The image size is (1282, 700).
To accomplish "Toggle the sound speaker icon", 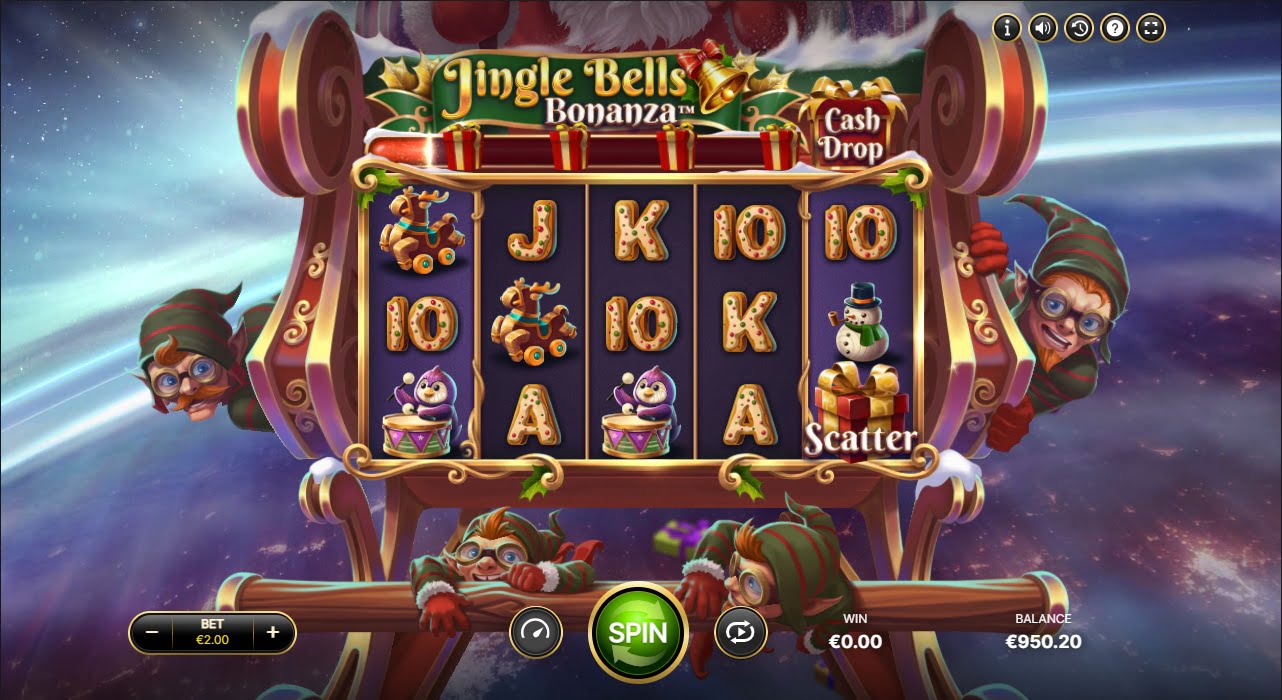I will 1043,28.
